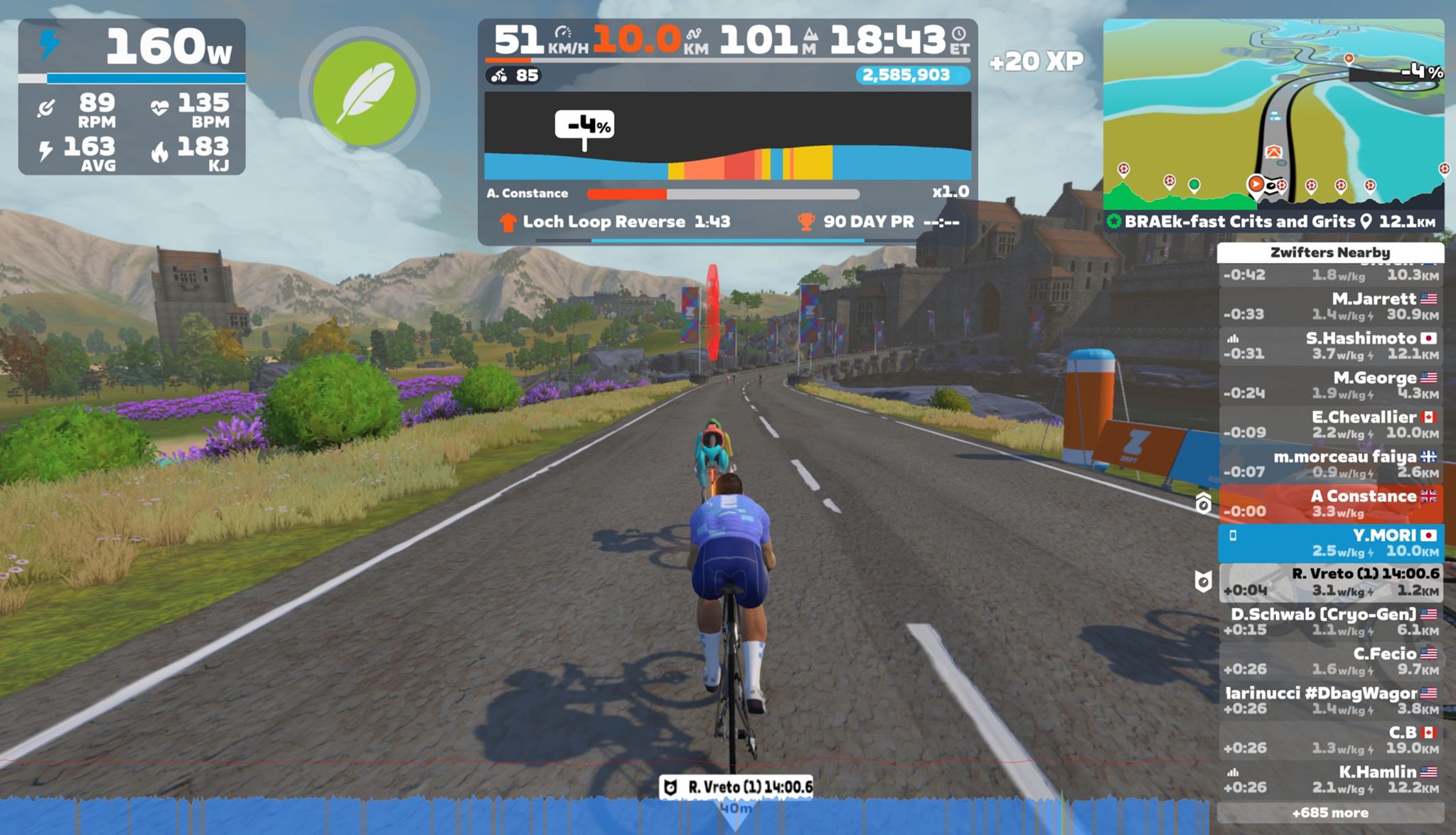Pick K.Hamlin from nearby list
The height and width of the screenshot is (835, 1456).
[x=1330, y=779]
